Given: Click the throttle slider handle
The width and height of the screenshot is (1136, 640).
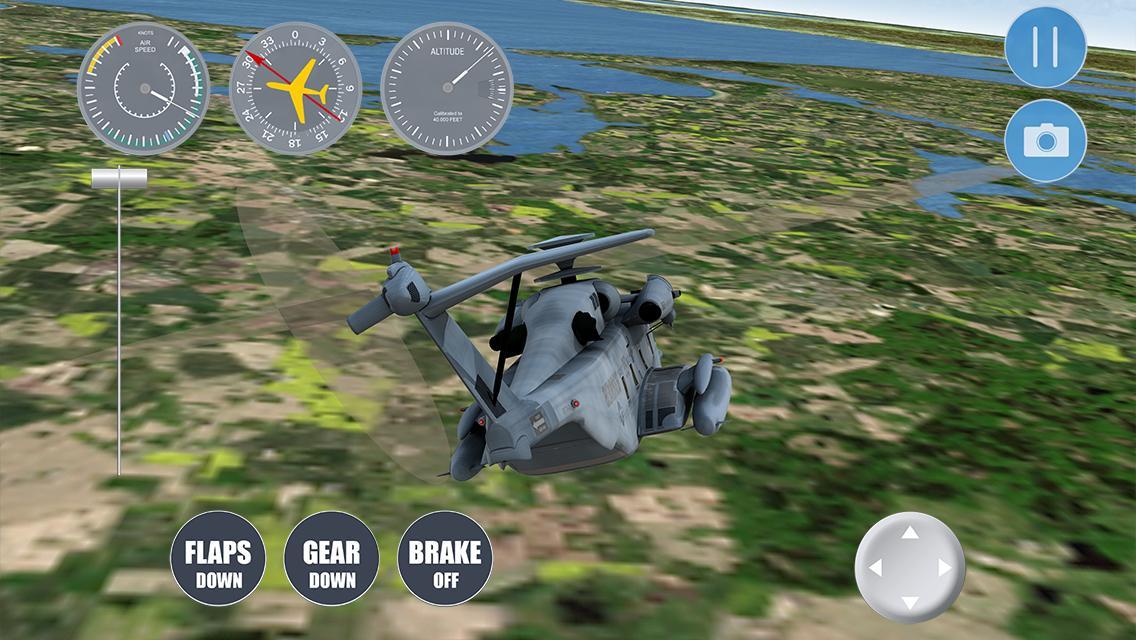Looking at the screenshot, I should tap(119, 178).
